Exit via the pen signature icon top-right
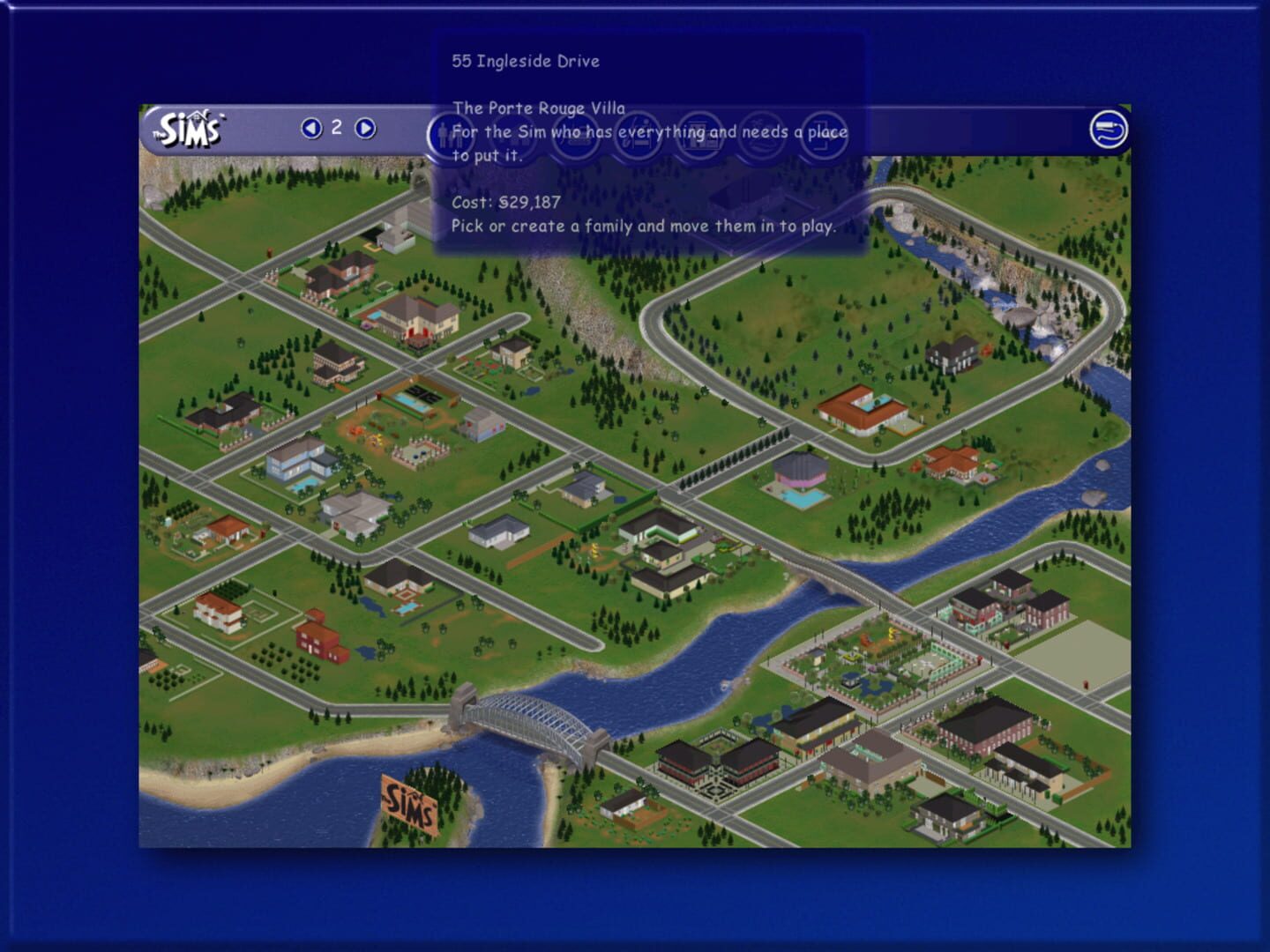The width and height of the screenshot is (1270, 952). pos(1109,127)
